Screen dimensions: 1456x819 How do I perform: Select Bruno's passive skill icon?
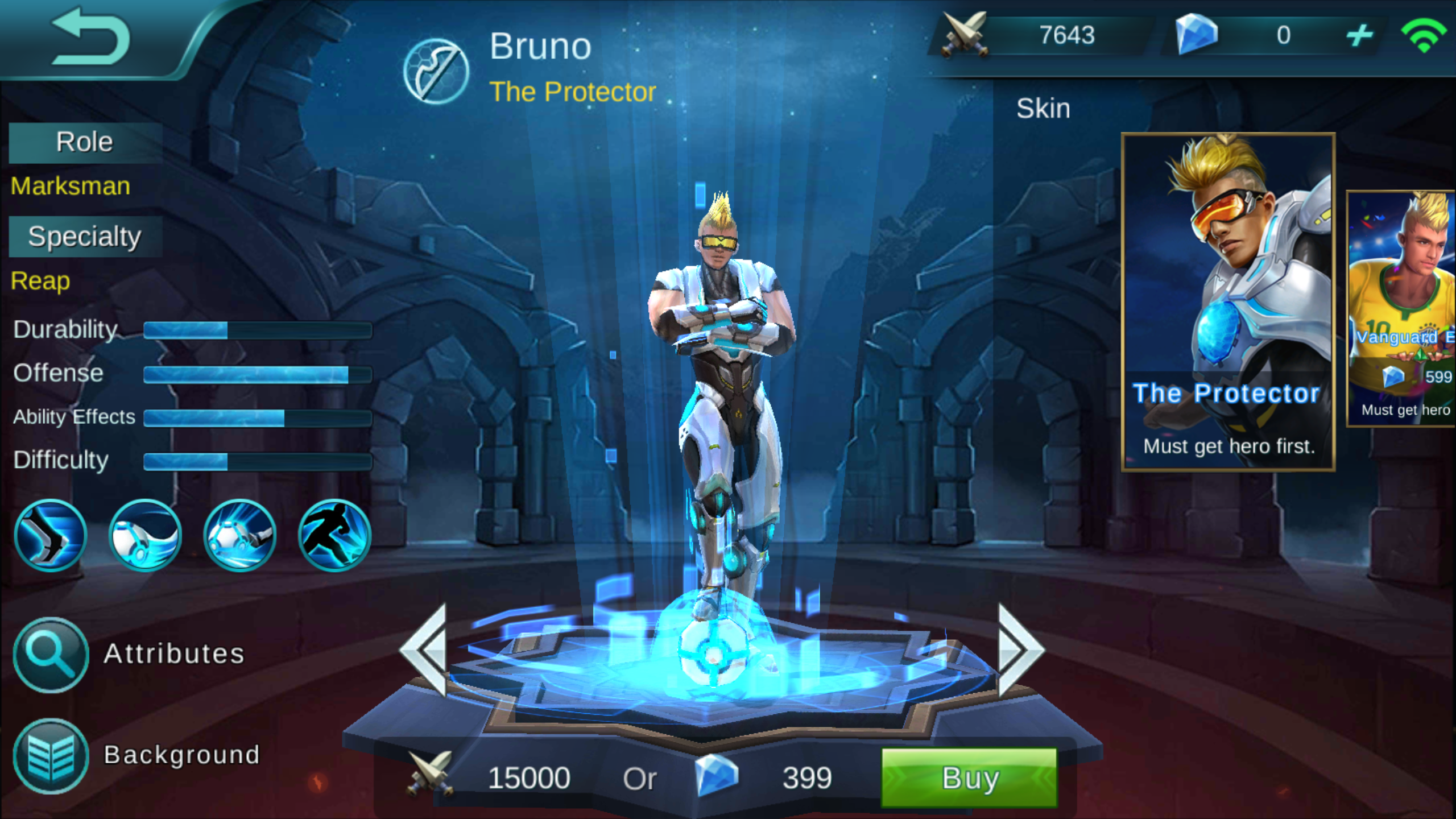(51, 535)
